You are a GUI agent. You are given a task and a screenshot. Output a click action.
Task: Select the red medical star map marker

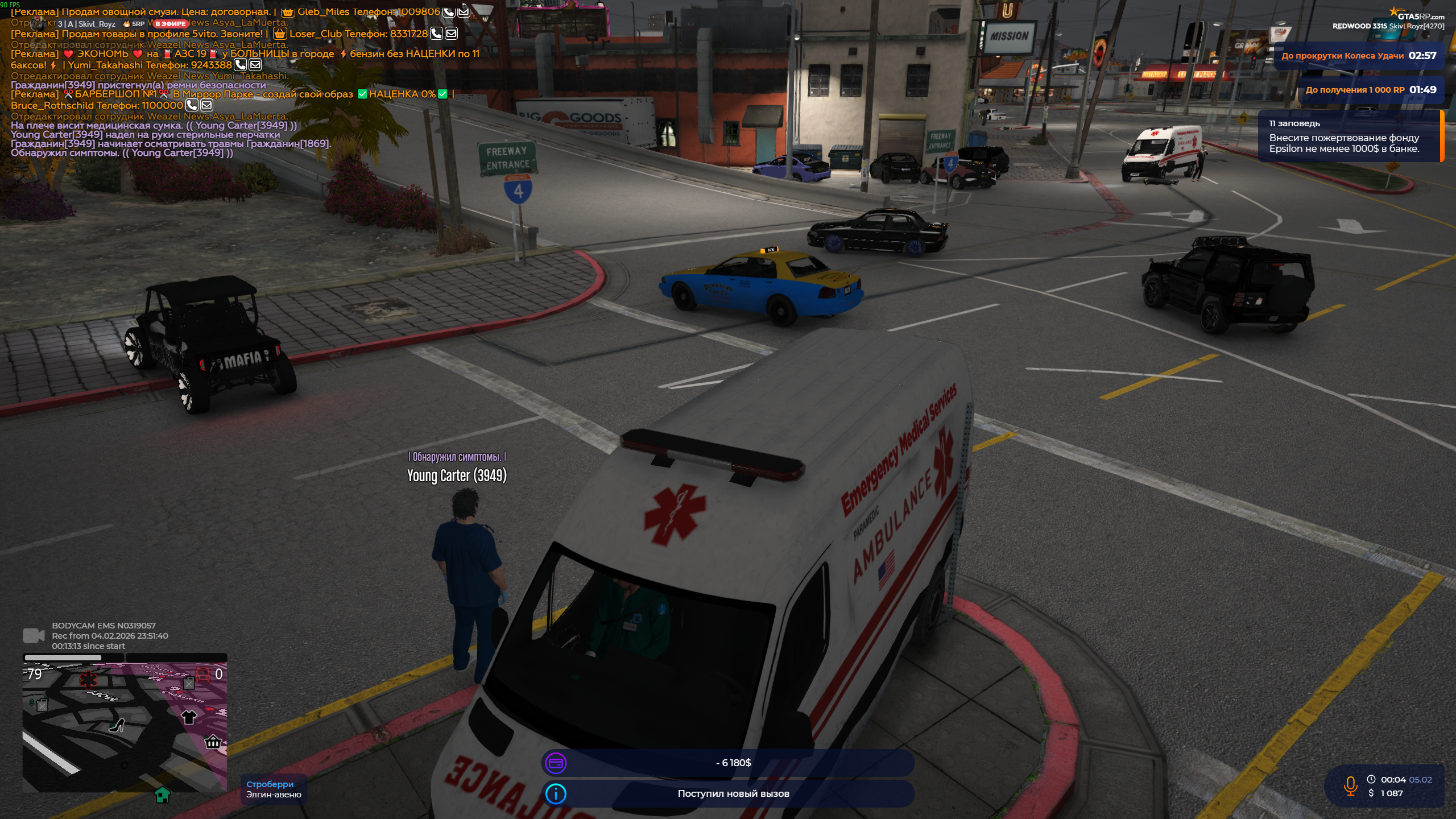click(x=88, y=679)
